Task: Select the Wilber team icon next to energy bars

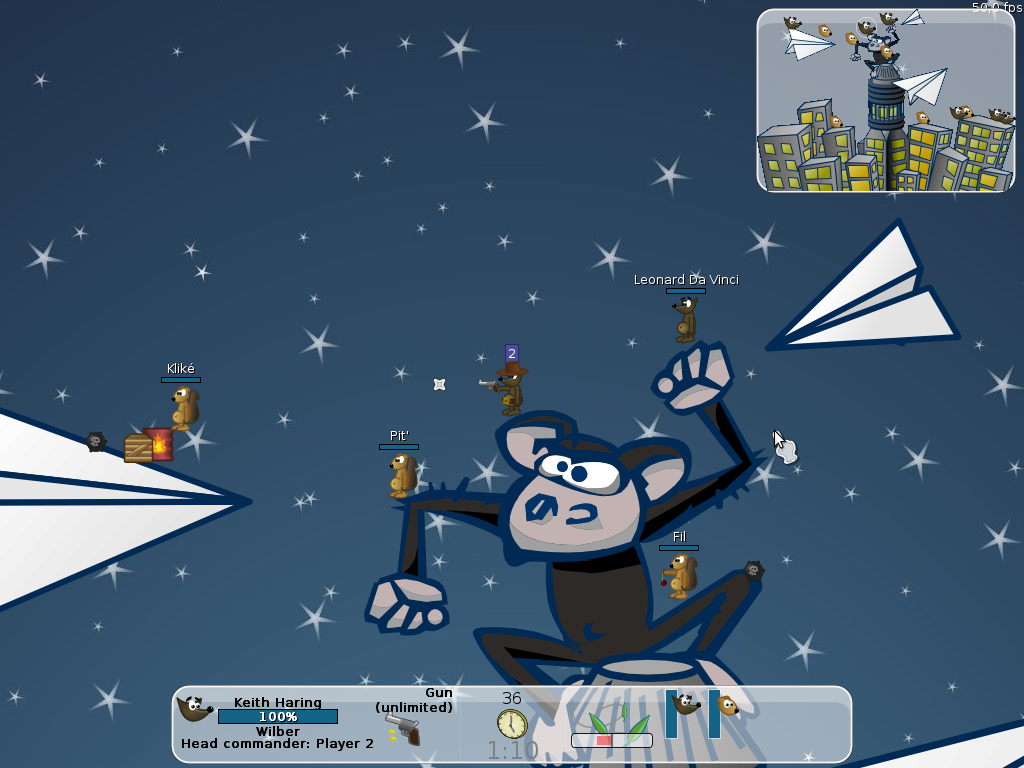Action: click(x=686, y=704)
